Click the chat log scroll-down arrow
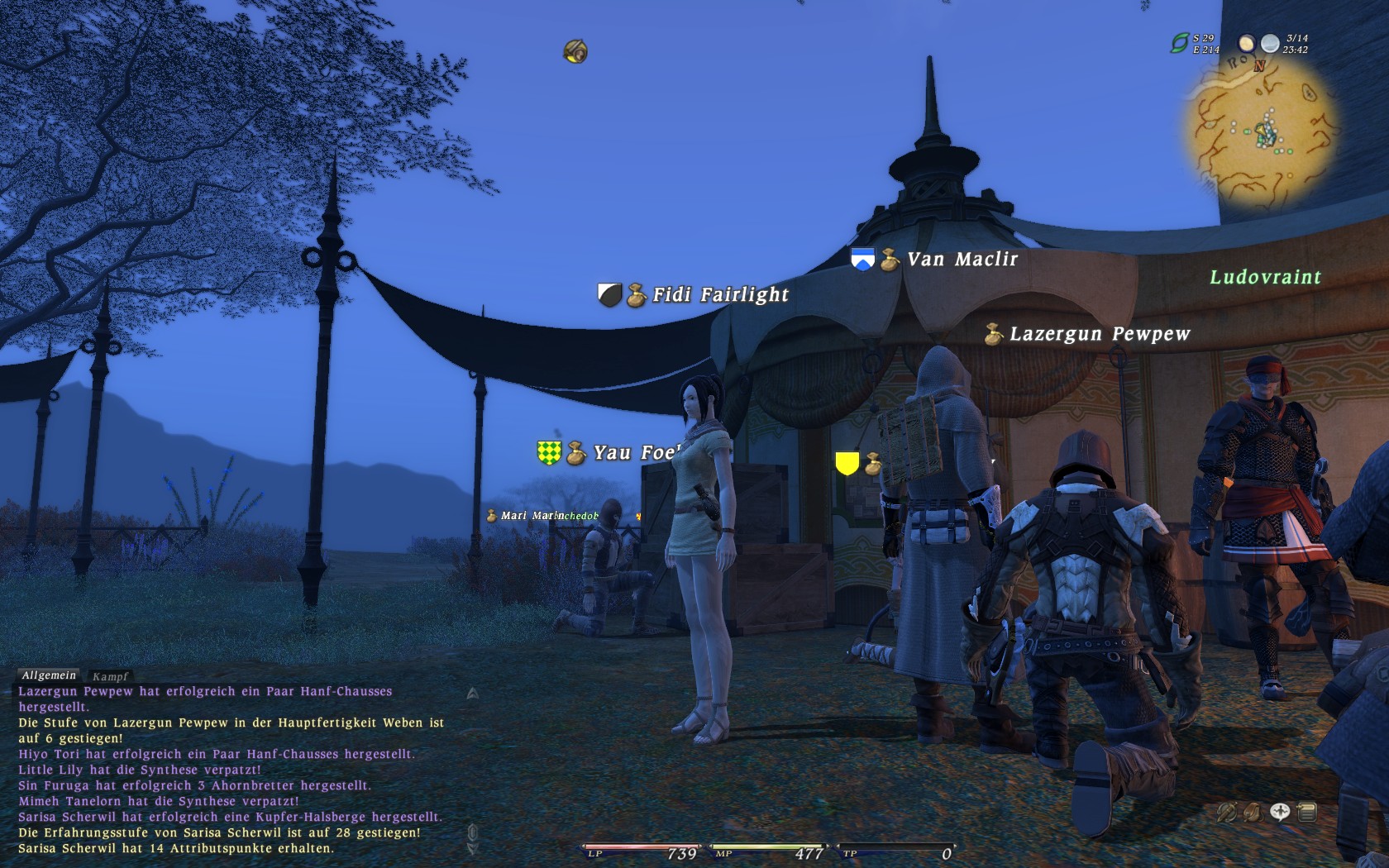1389x868 pixels. 472,848
